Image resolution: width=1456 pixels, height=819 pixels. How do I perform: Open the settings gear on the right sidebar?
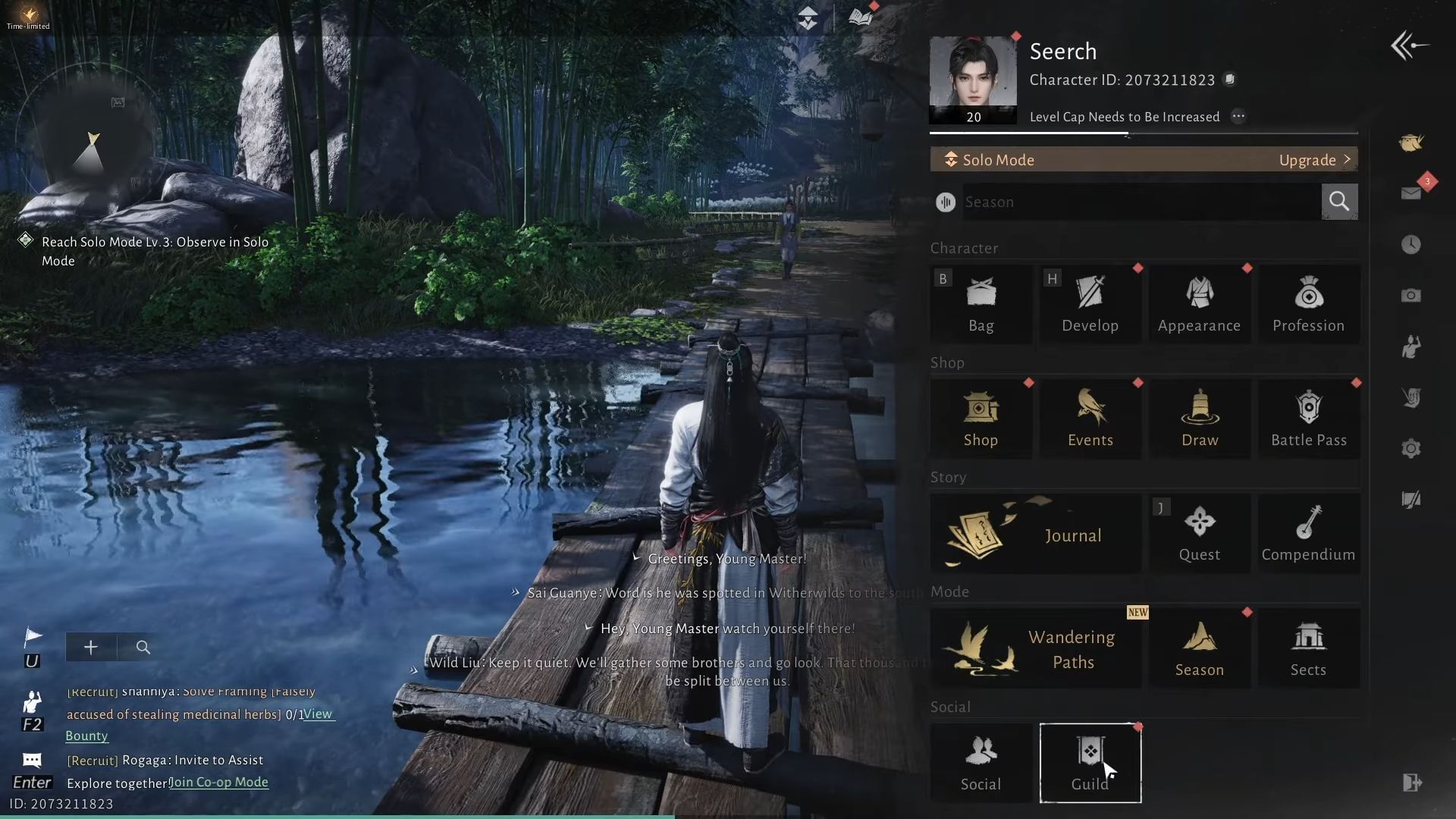1411,448
